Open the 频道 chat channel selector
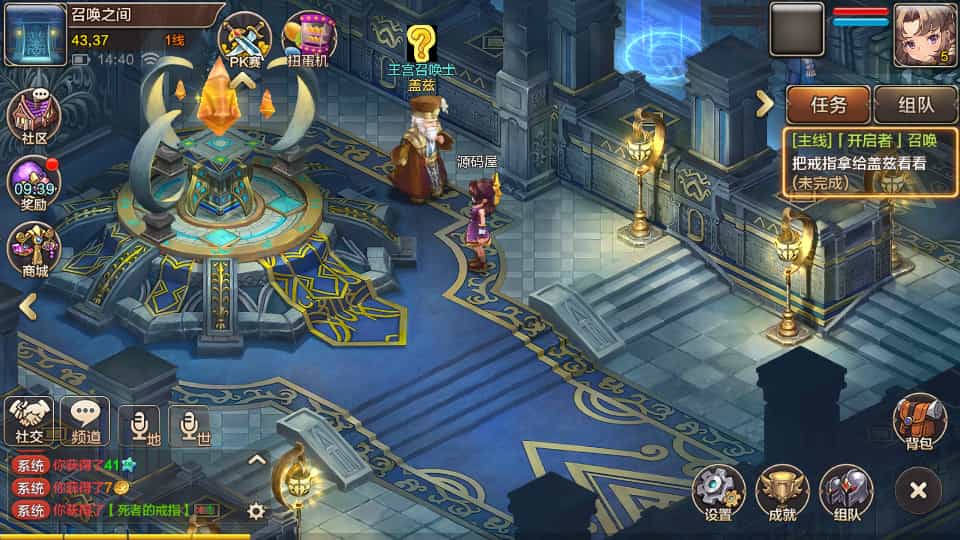 tap(85, 420)
